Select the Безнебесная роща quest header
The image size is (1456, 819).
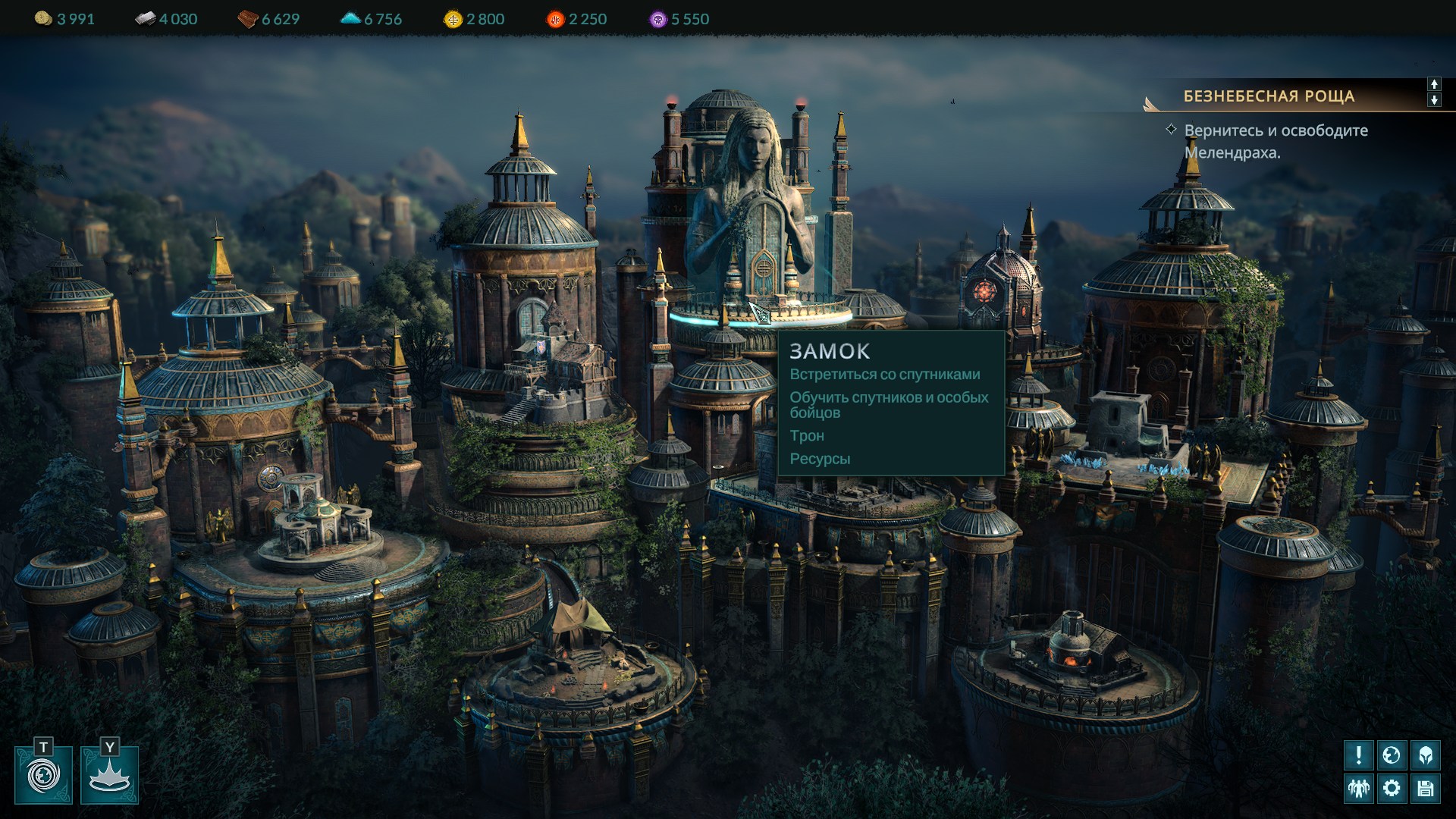(1269, 96)
